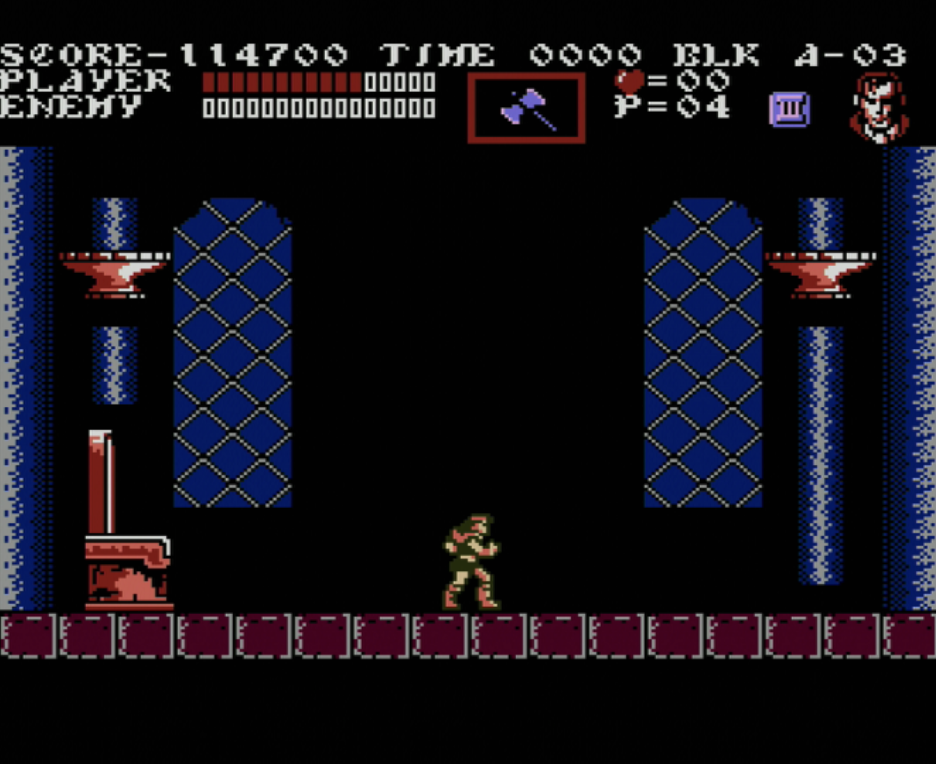Select the axe sub-weapon box
The height and width of the screenshot is (764, 936).
pos(526,108)
